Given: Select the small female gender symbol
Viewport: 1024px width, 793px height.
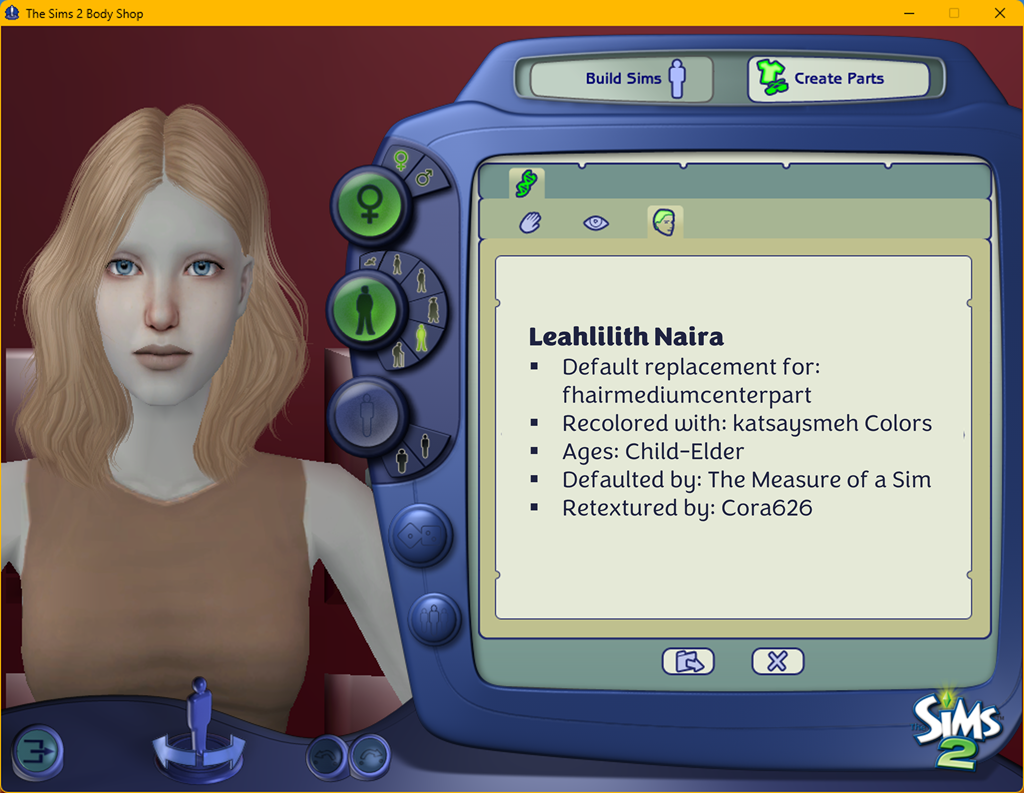Looking at the screenshot, I should (401, 160).
